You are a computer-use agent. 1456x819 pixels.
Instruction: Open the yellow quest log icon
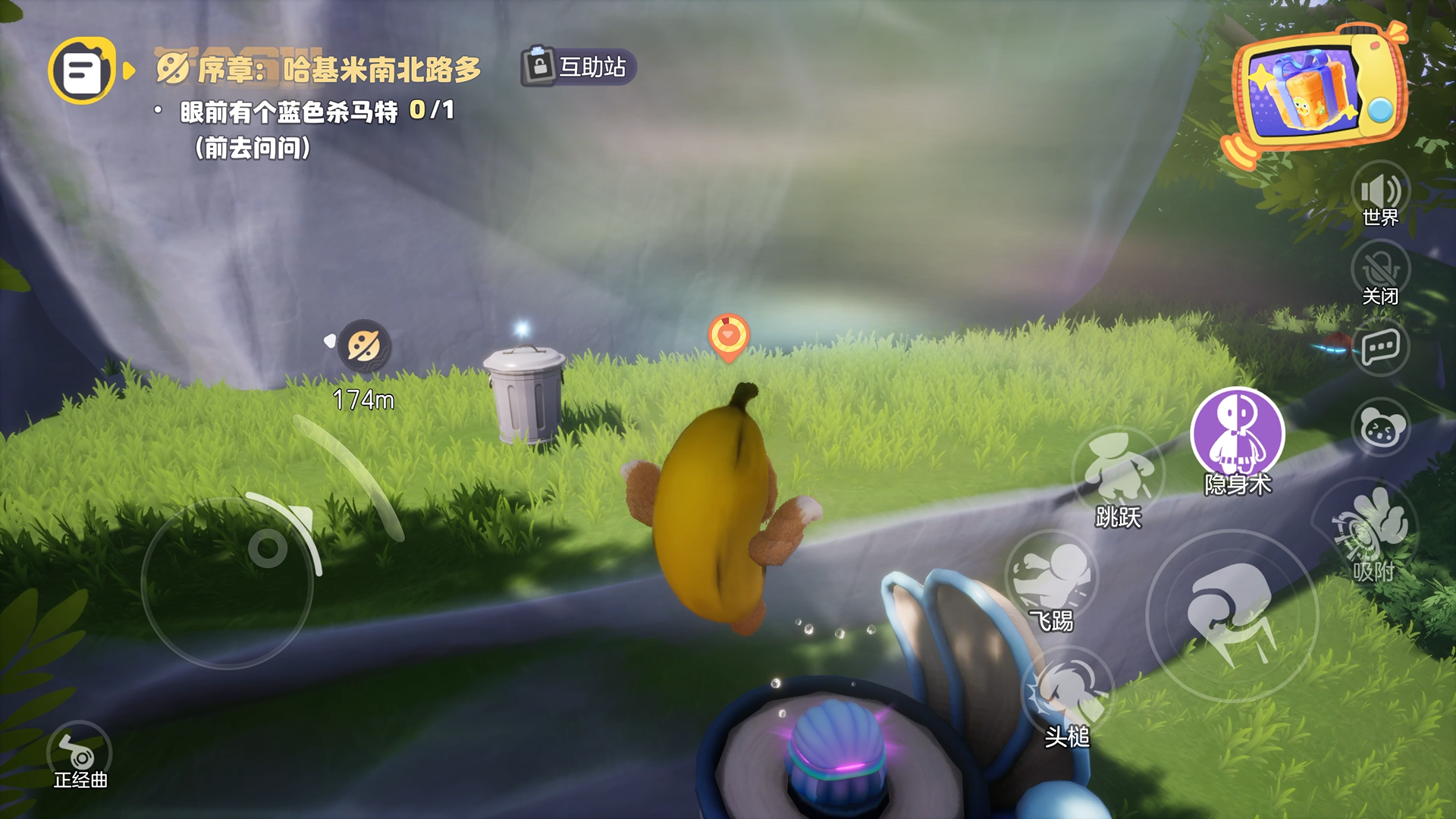(x=82, y=71)
